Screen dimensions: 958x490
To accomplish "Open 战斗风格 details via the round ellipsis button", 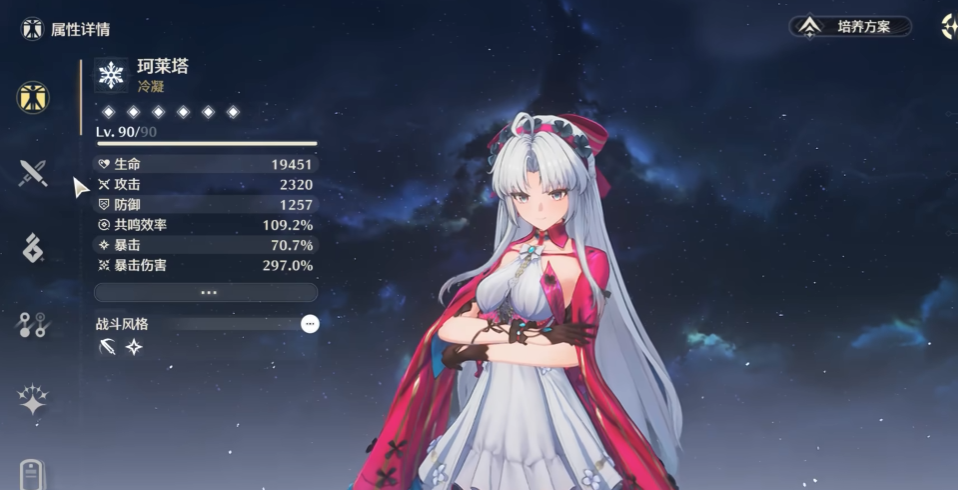I will [310, 324].
